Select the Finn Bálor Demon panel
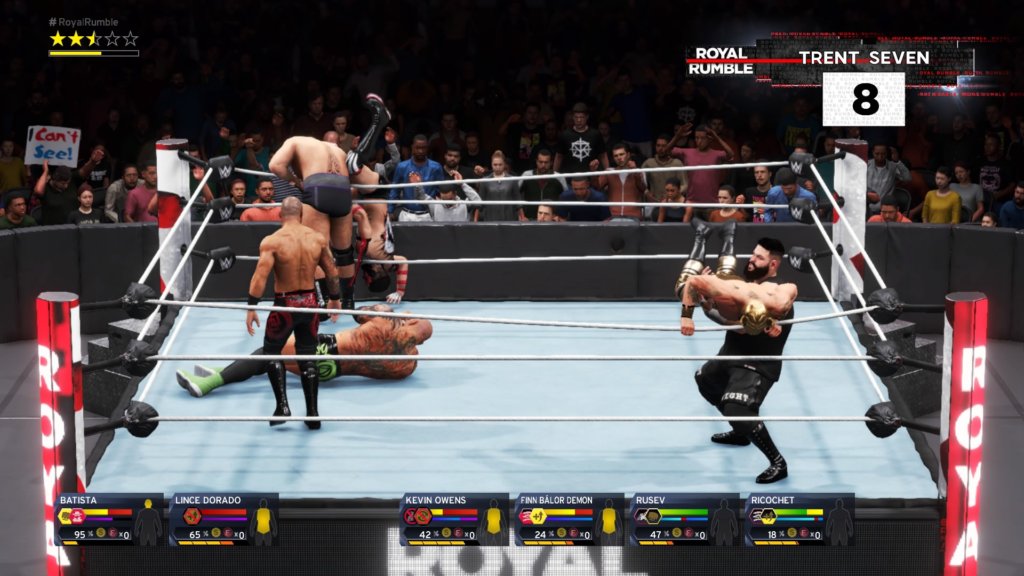Viewport: 1024px width, 576px height. coord(570,518)
